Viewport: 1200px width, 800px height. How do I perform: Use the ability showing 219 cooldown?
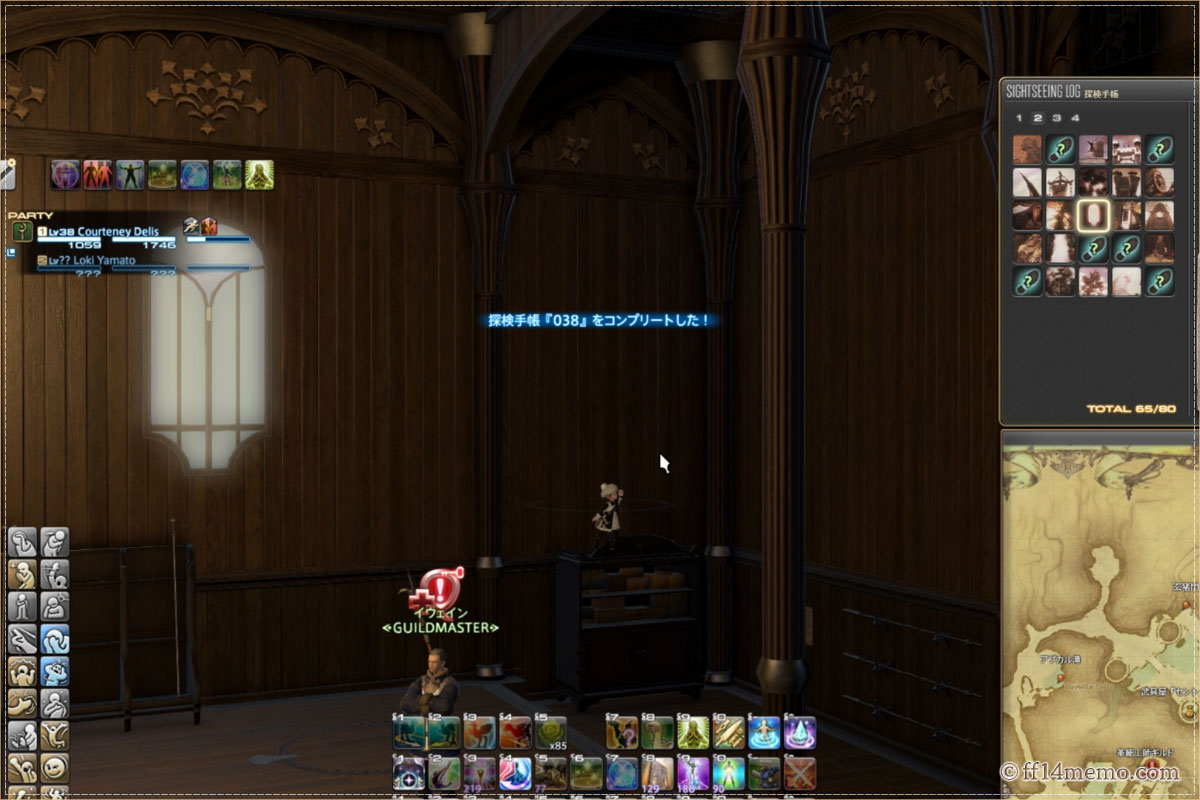tap(479, 773)
